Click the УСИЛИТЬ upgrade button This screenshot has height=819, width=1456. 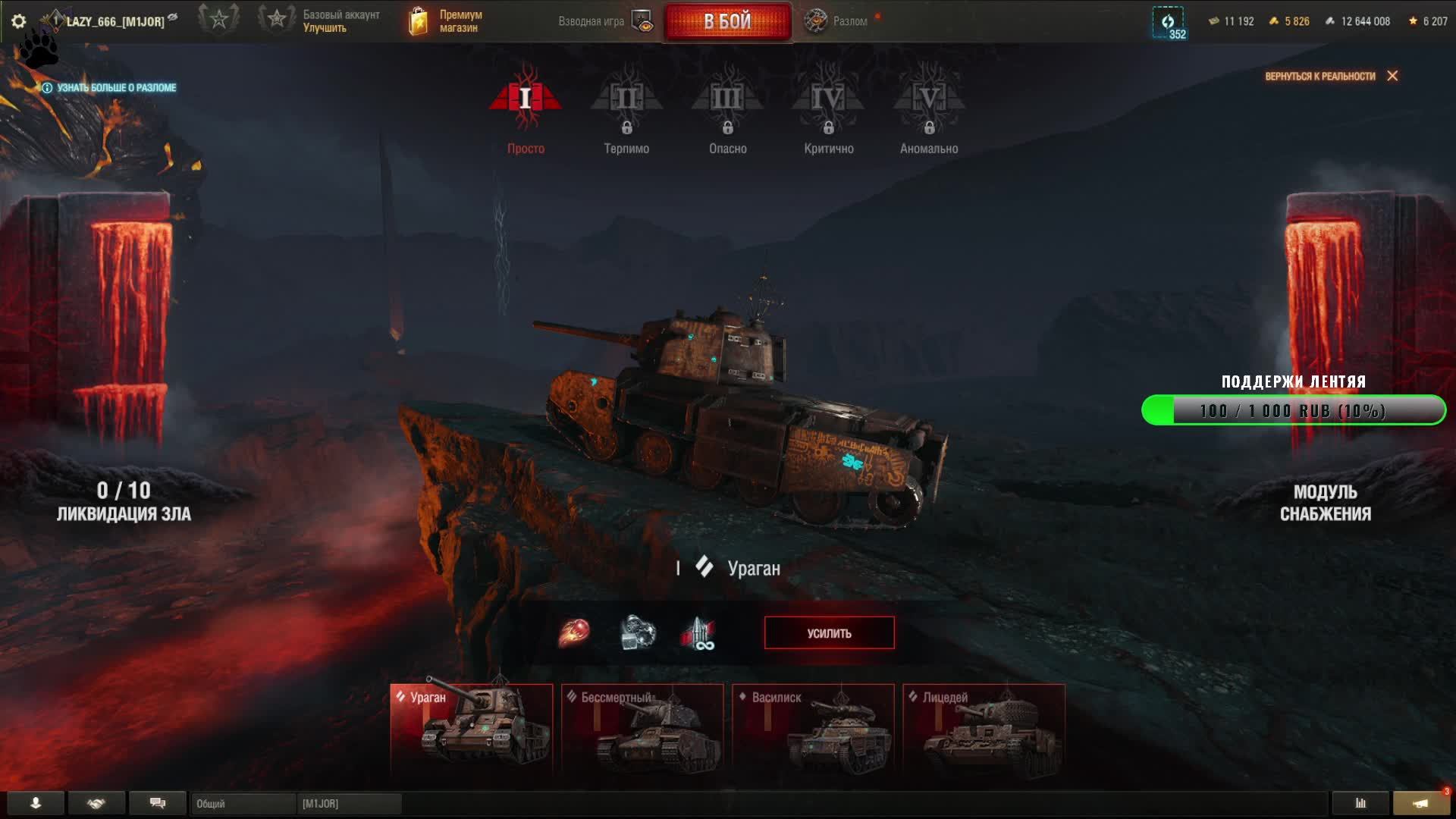coord(829,633)
